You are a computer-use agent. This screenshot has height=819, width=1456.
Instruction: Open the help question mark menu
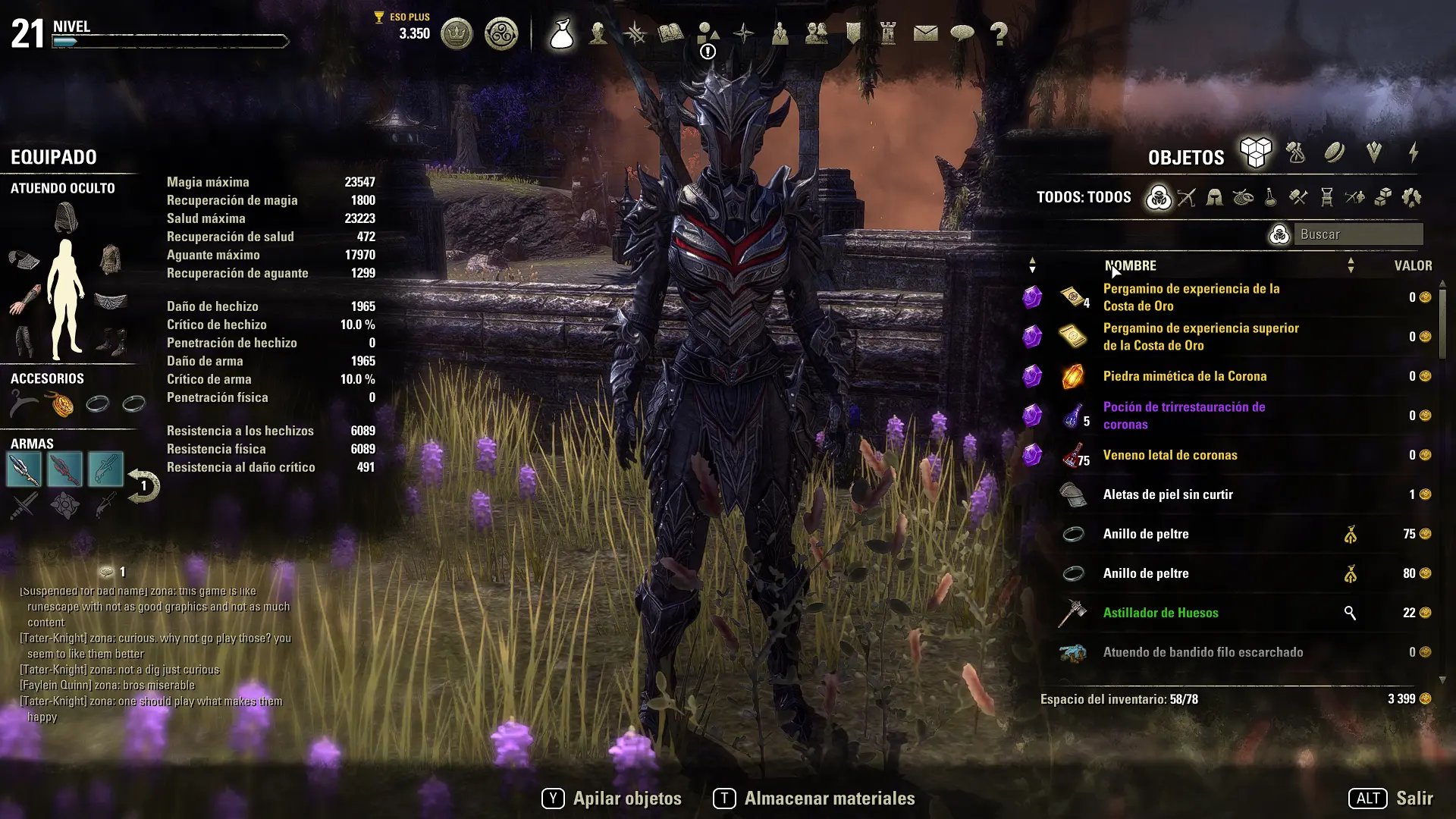[x=999, y=33]
